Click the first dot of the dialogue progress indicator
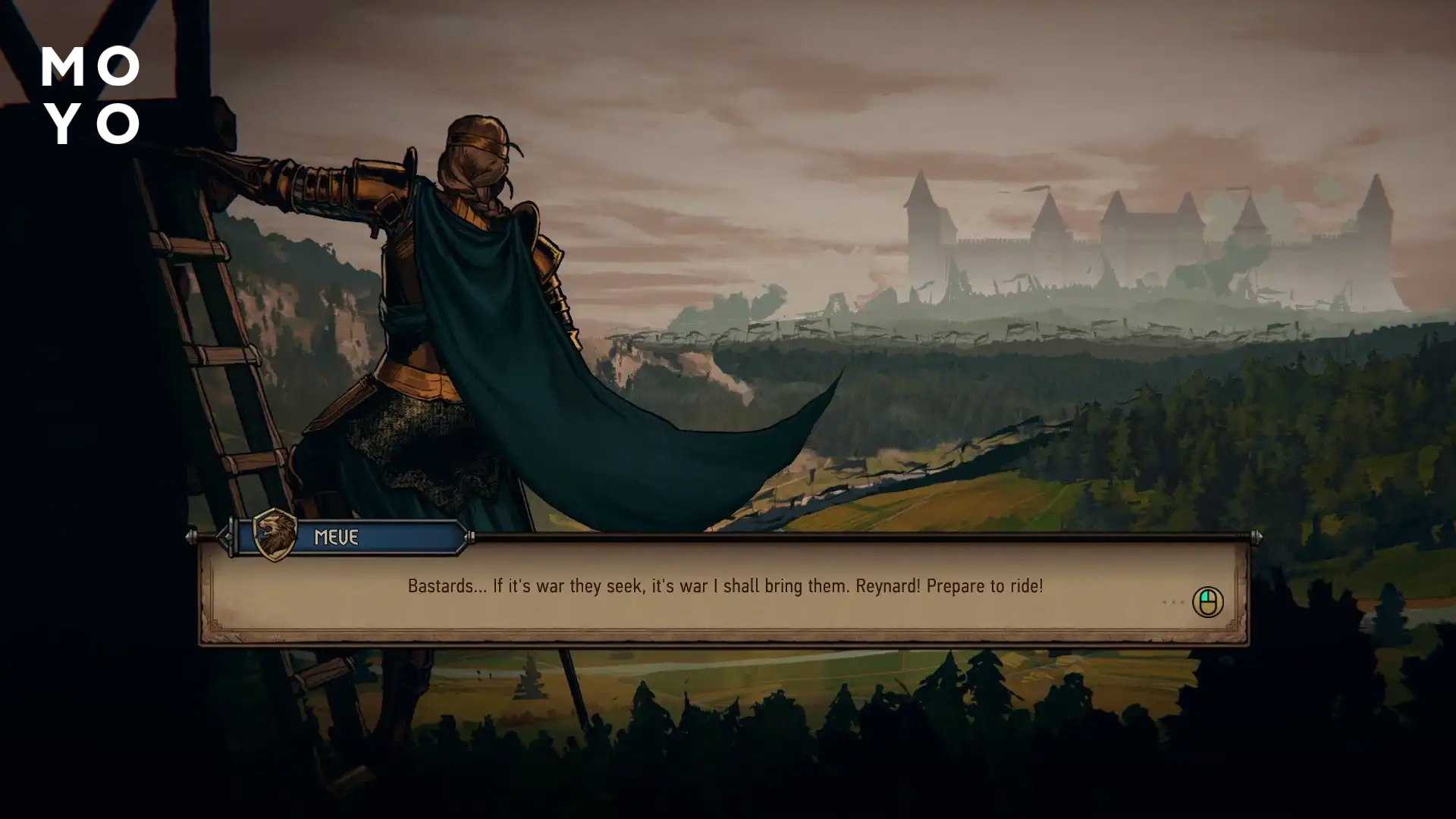1456x819 pixels. (1164, 601)
